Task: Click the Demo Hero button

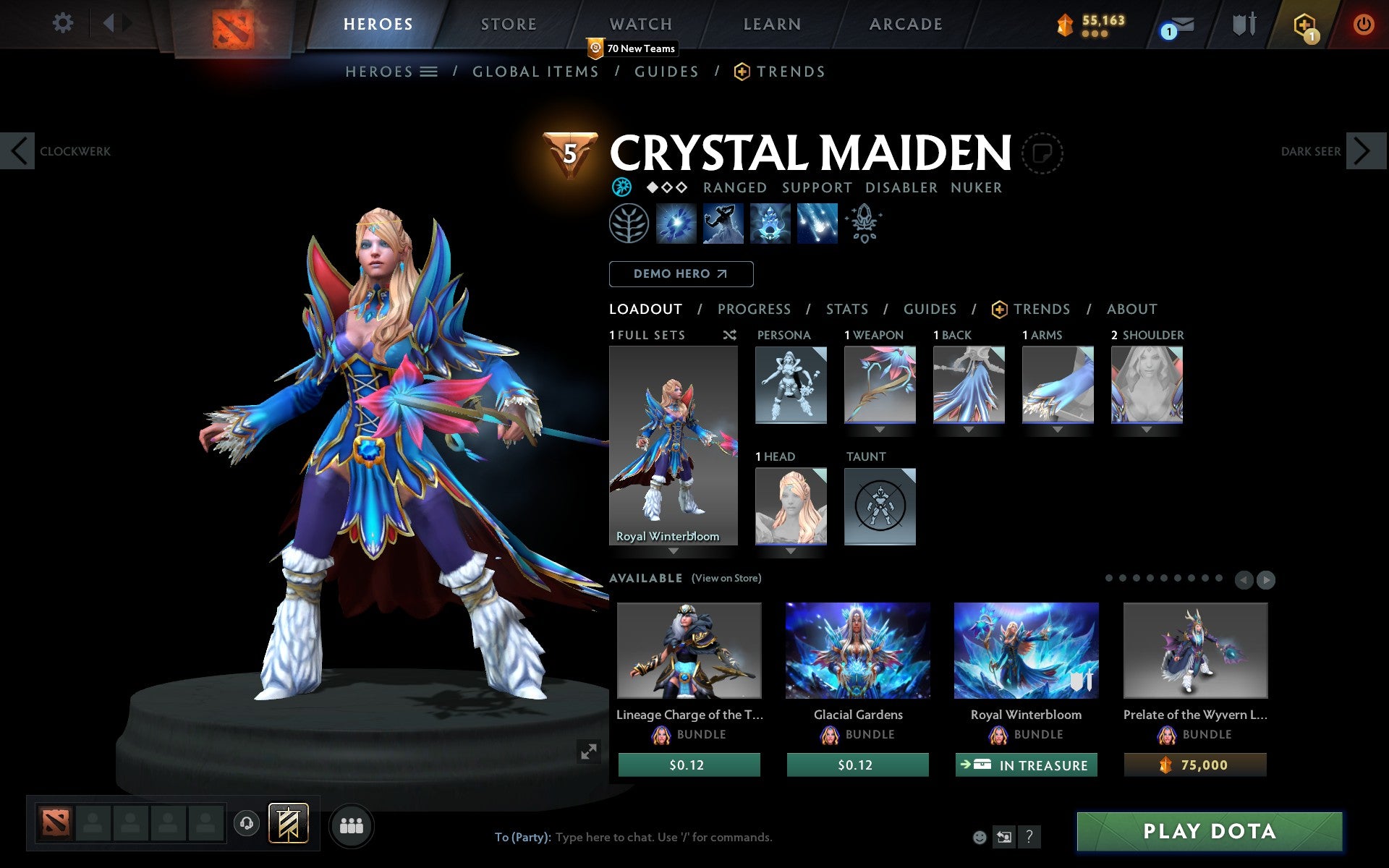Action: pos(681,273)
